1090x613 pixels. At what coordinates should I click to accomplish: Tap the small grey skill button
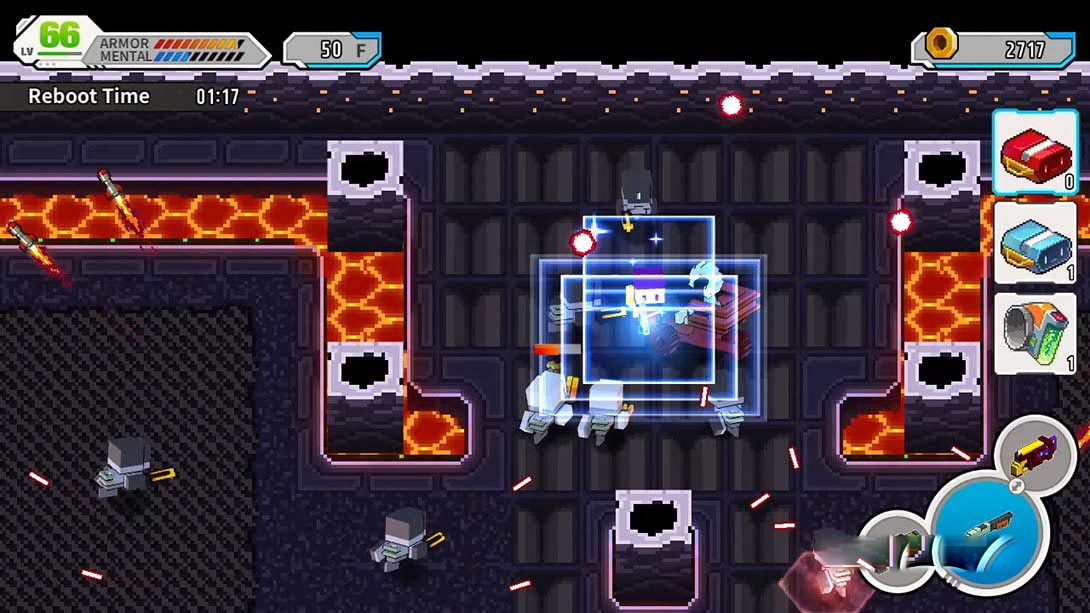(897, 548)
